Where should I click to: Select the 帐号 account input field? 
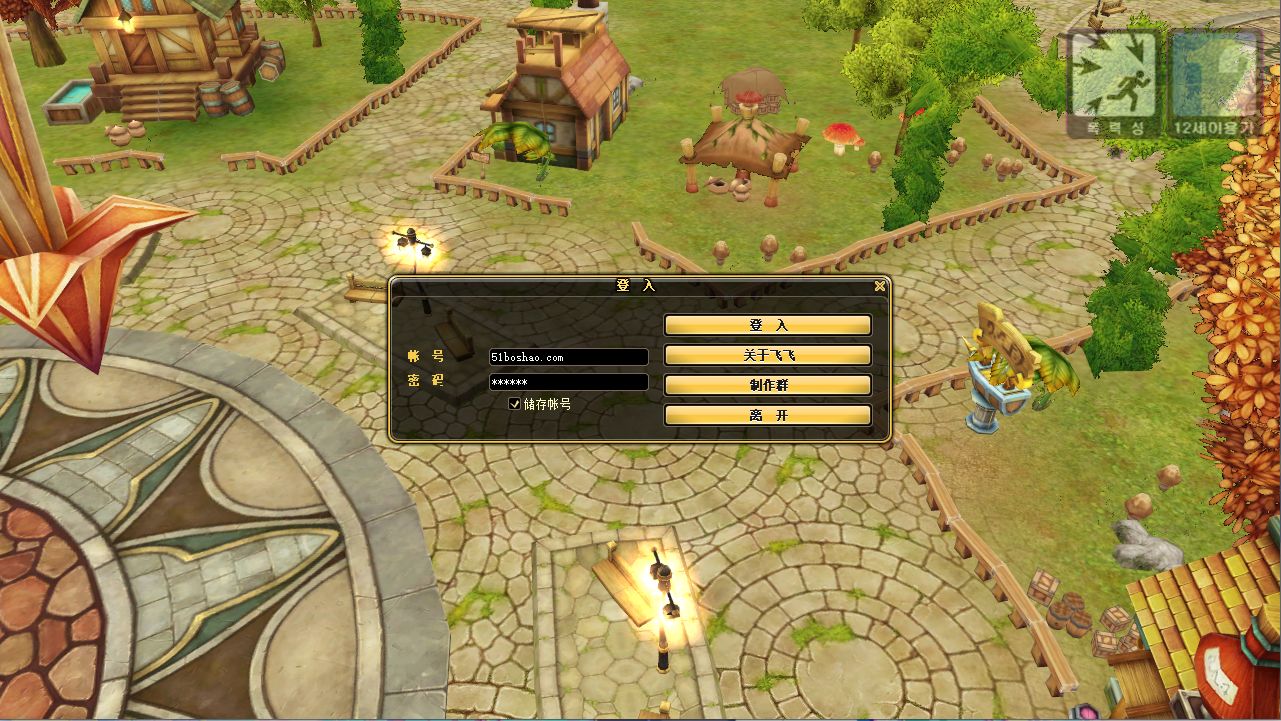point(568,357)
